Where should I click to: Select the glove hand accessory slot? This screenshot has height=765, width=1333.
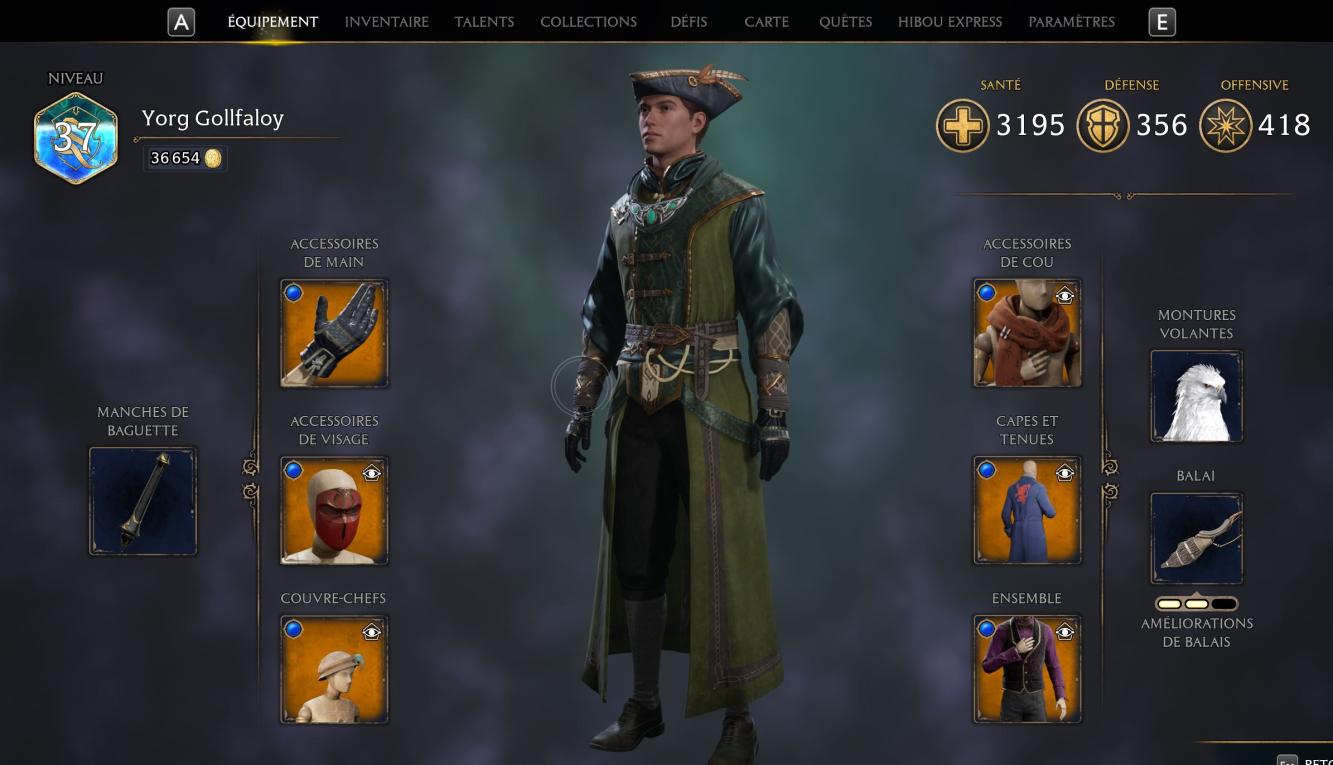pos(334,334)
